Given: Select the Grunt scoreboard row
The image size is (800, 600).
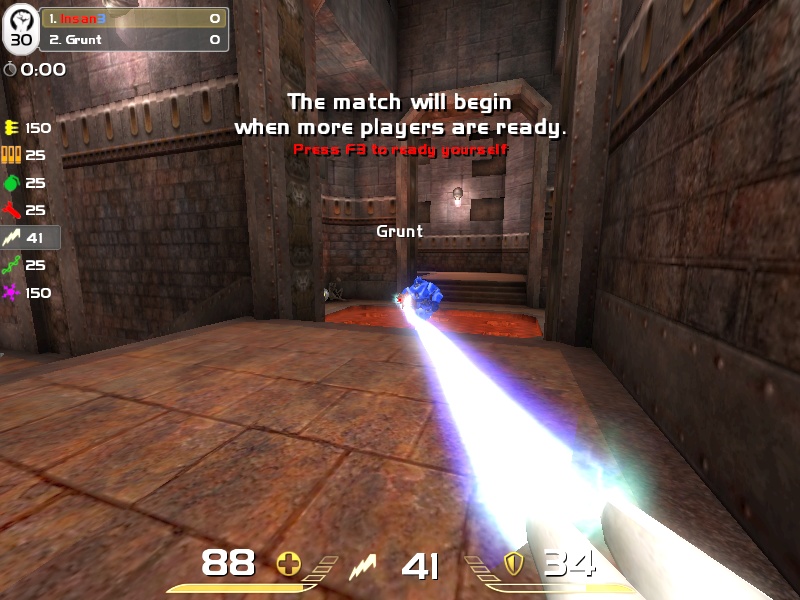Looking at the screenshot, I should (134, 40).
